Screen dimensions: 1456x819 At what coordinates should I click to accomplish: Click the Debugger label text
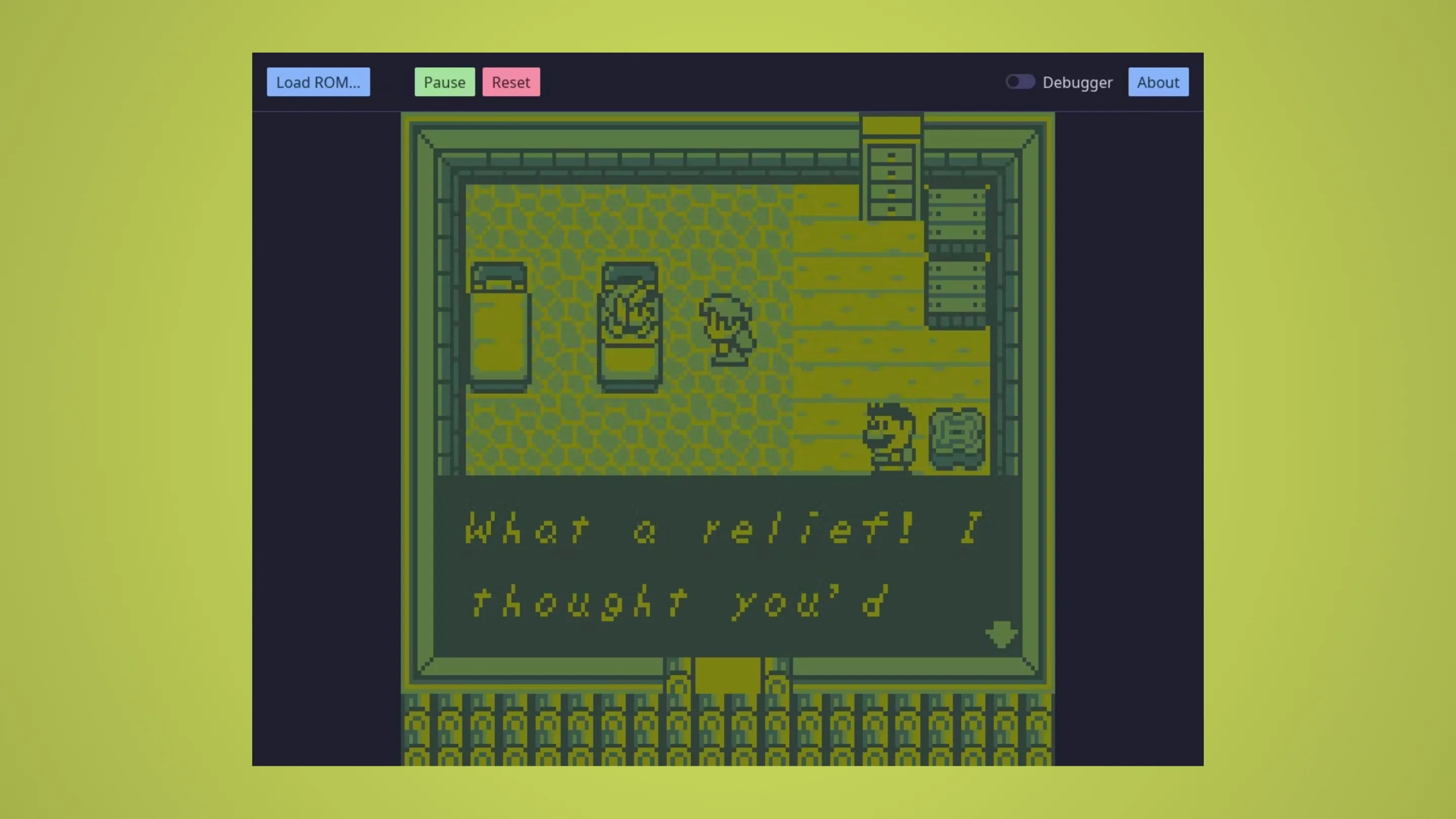pyautogui.click(x=1077, y=82)
